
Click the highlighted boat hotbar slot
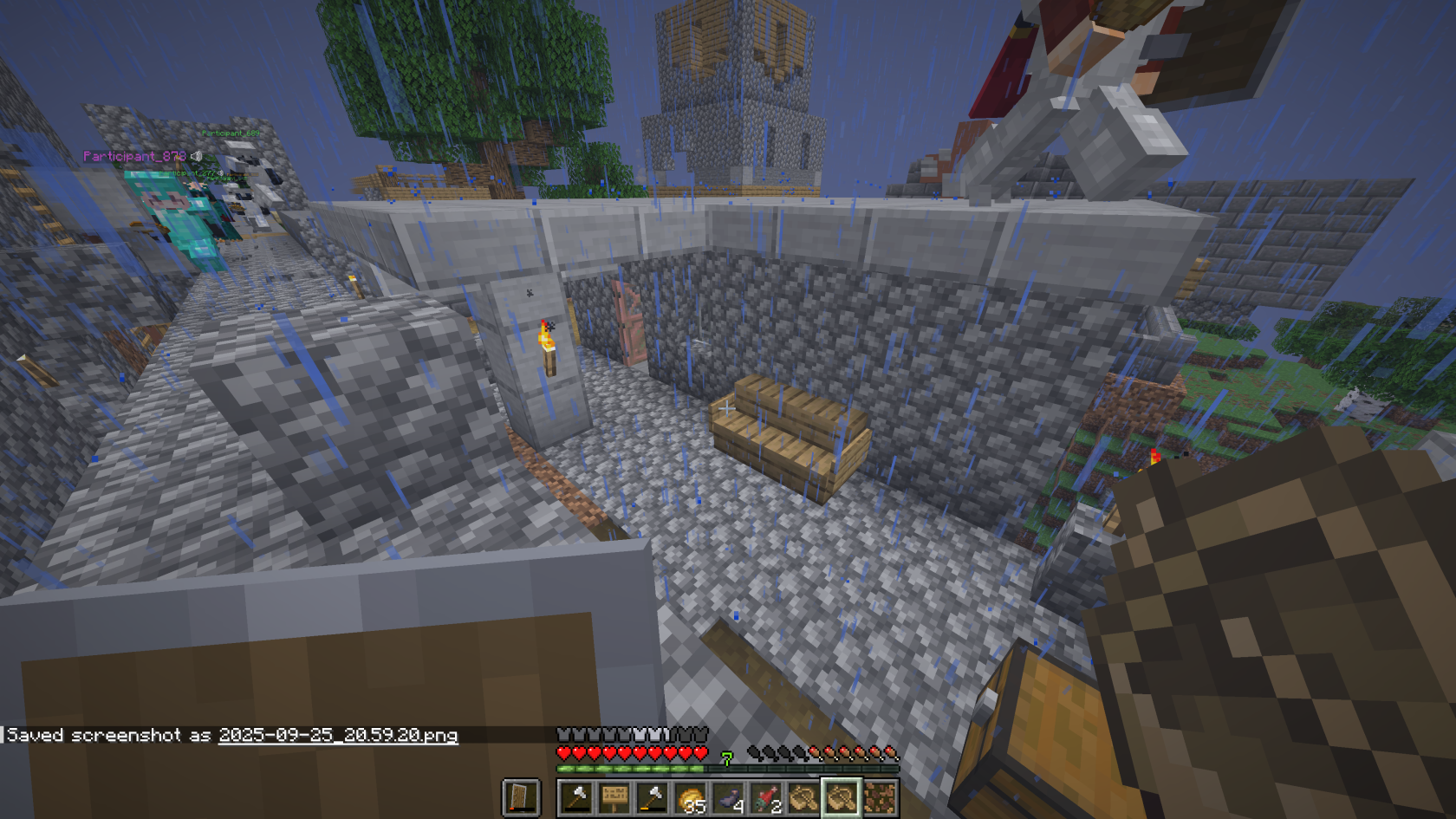click(x=841, y=797)
